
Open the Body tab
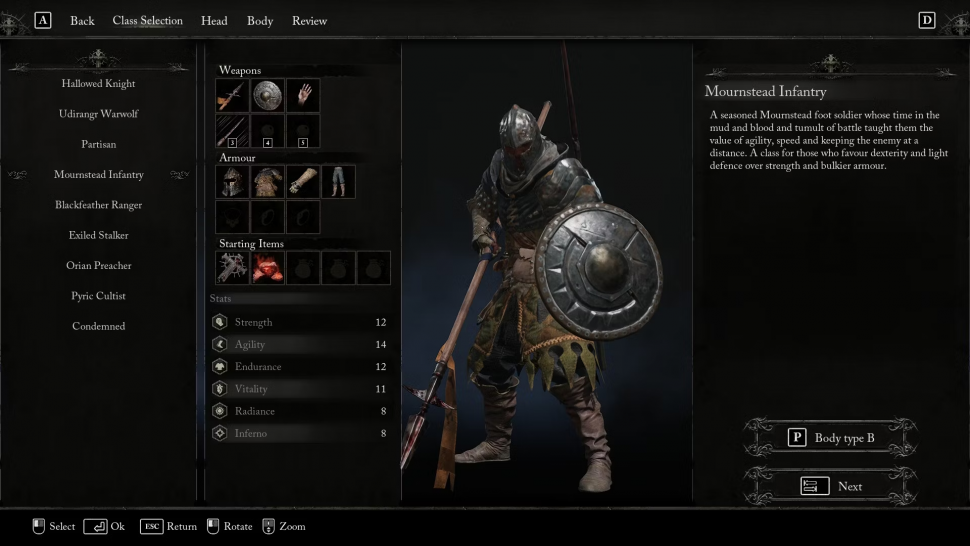(260, 21)
